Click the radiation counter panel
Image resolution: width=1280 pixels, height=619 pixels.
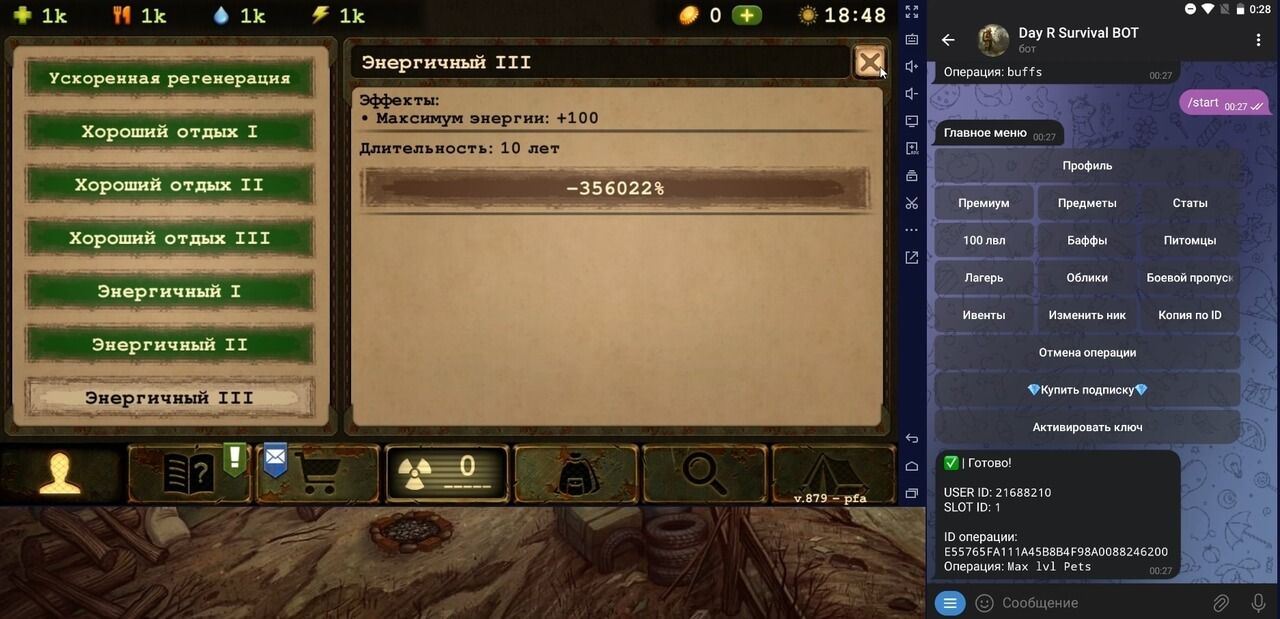(447, 473)
